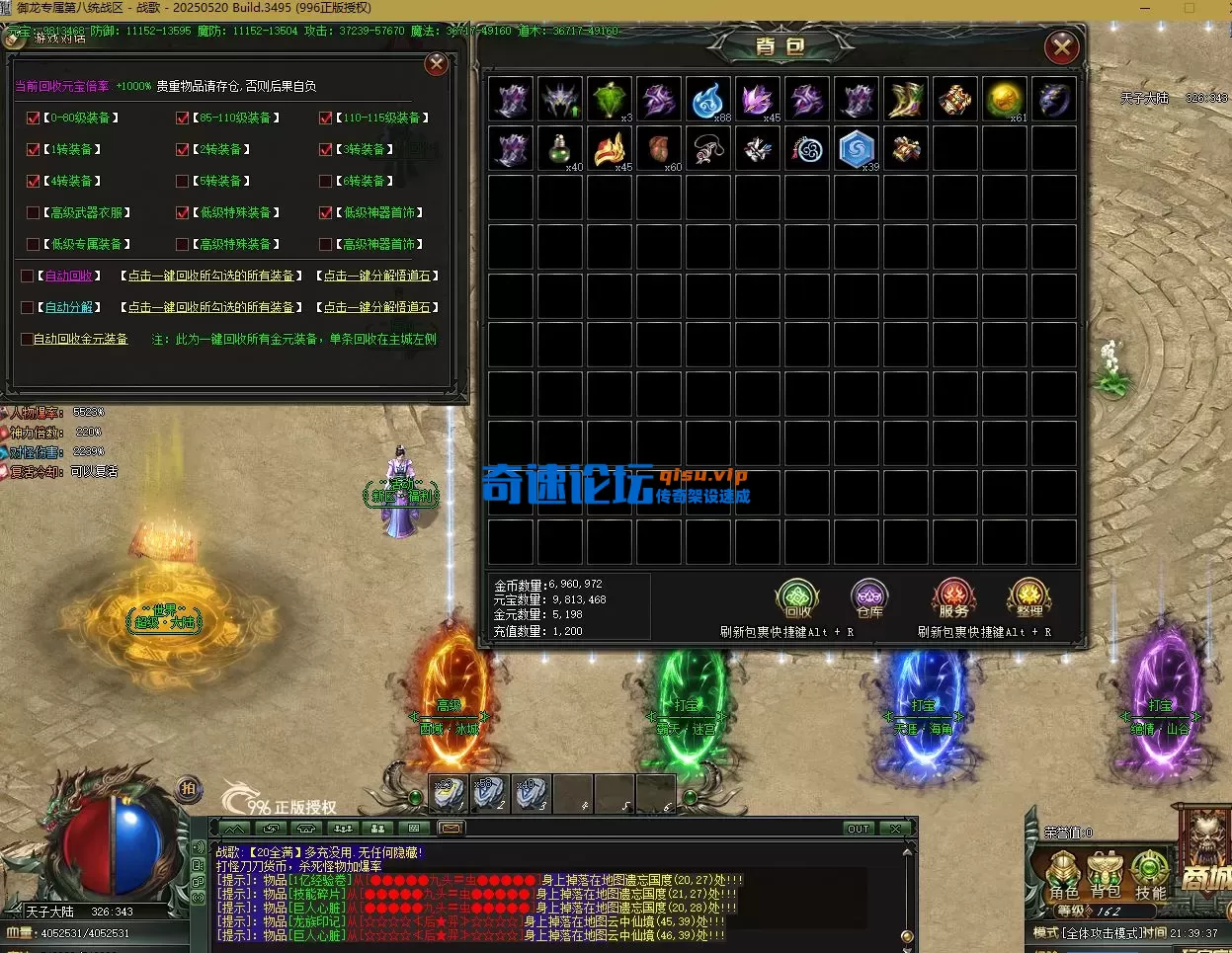Image resolution: width=1232 pixels, height=953 pixels.
Task: Click the 回收 button in the bag
Action: [797, 599]
